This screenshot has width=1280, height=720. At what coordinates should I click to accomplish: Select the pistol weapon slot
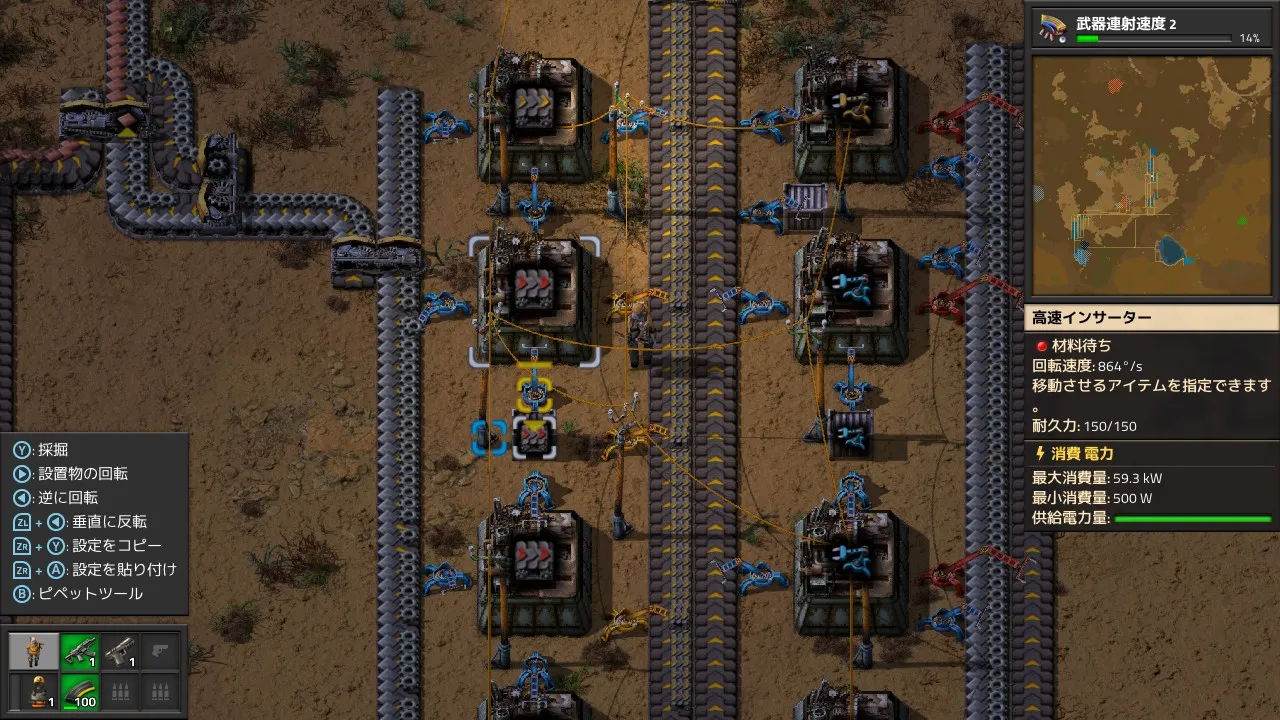click(120, 652)
